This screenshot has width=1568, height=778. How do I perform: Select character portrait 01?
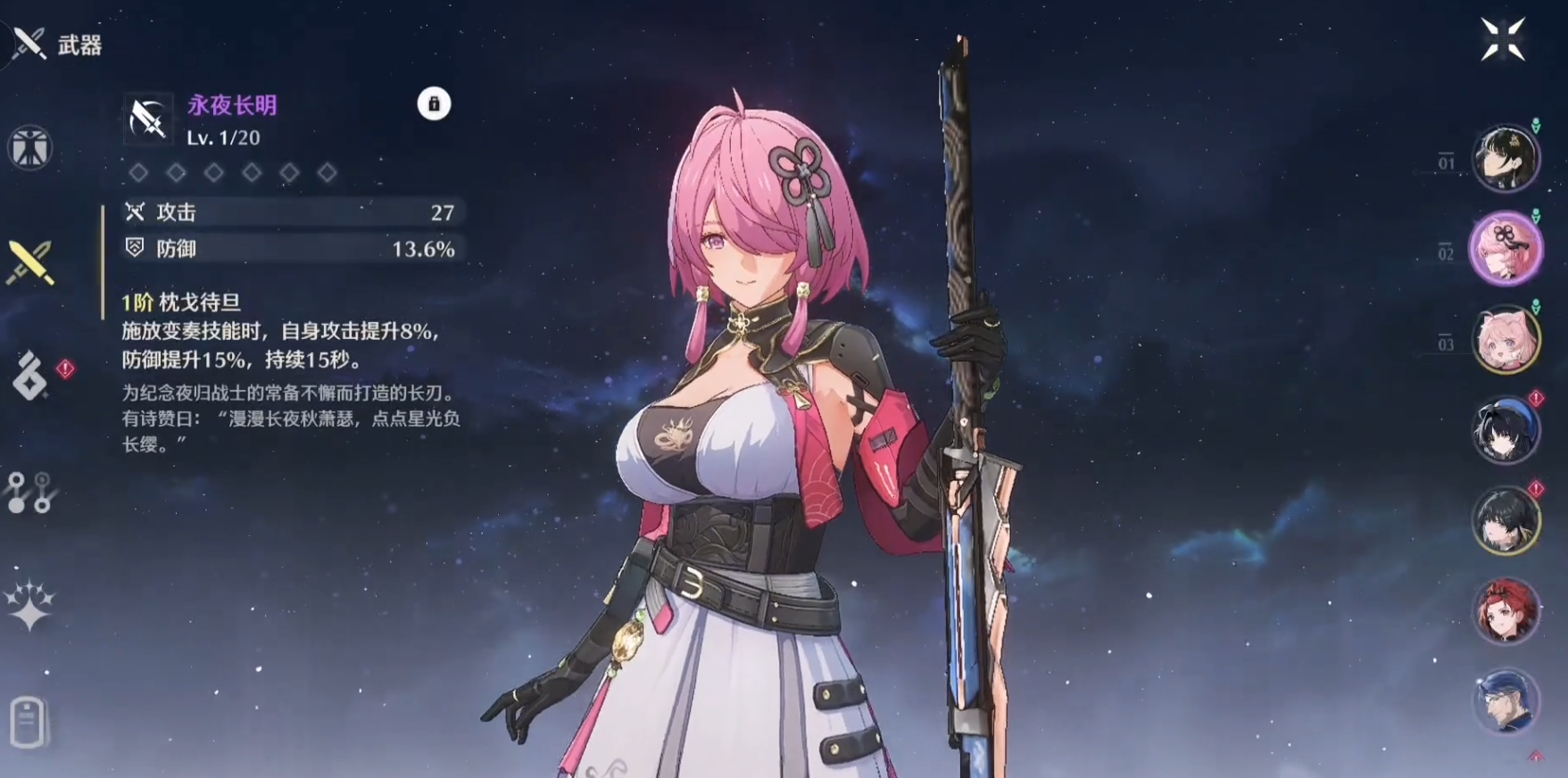click(1506, 159)
